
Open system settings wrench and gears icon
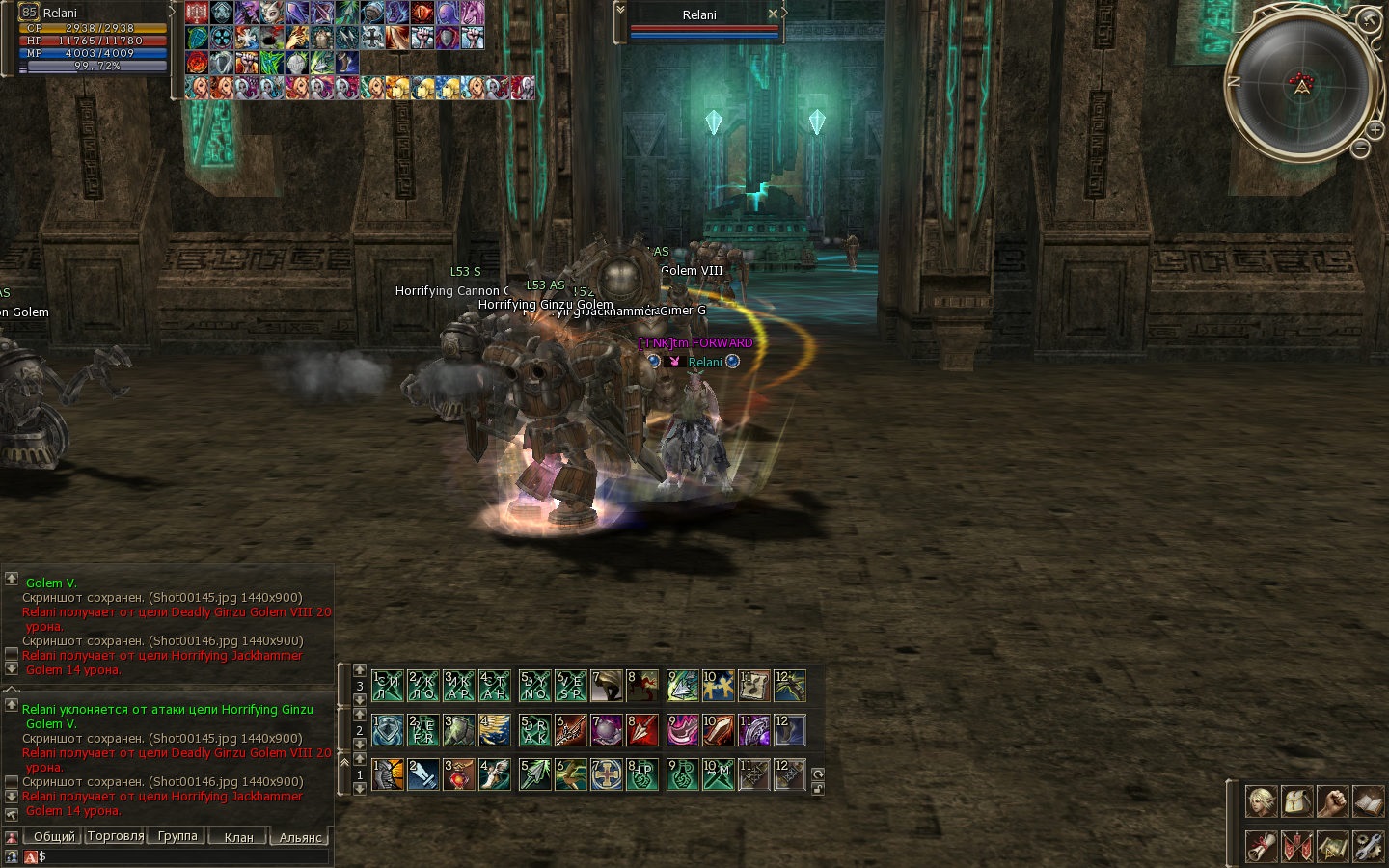tap(1369, 846)
